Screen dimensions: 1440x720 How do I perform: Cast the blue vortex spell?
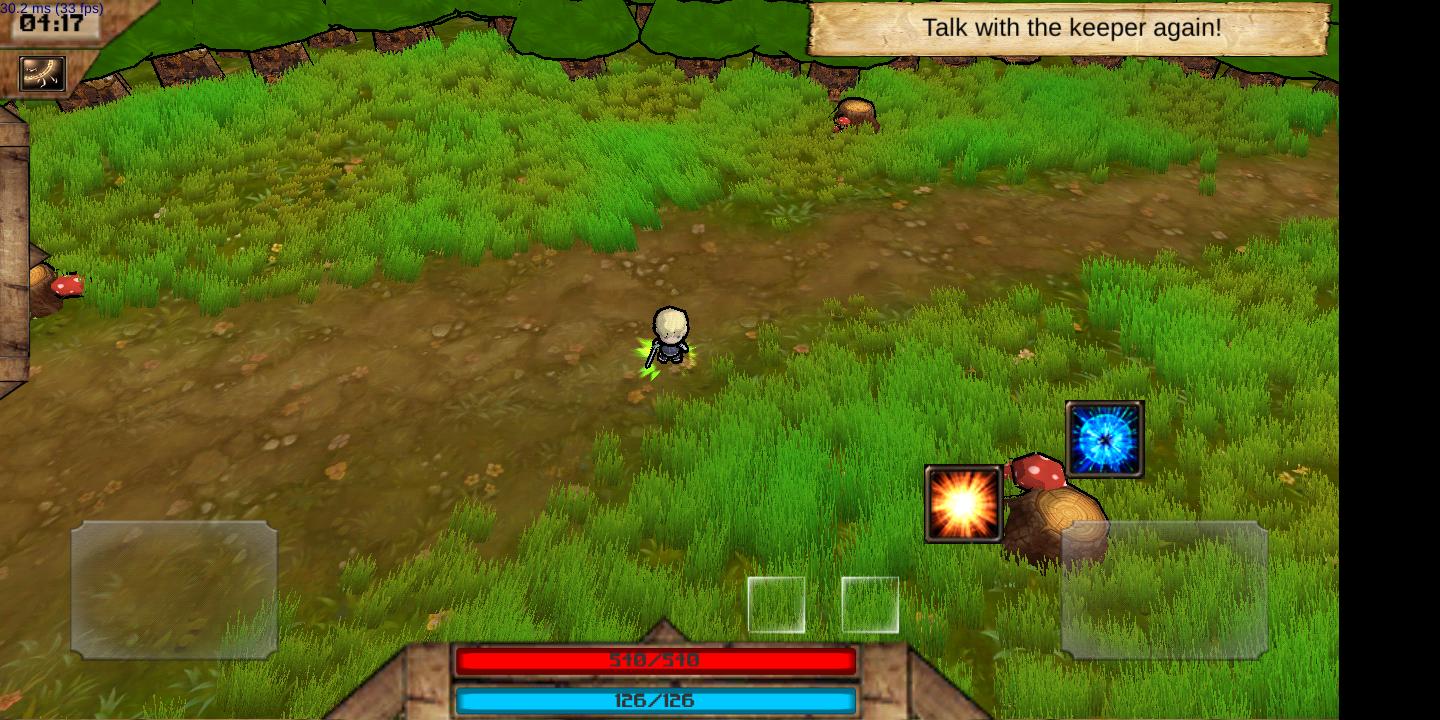click(1104, 439)
